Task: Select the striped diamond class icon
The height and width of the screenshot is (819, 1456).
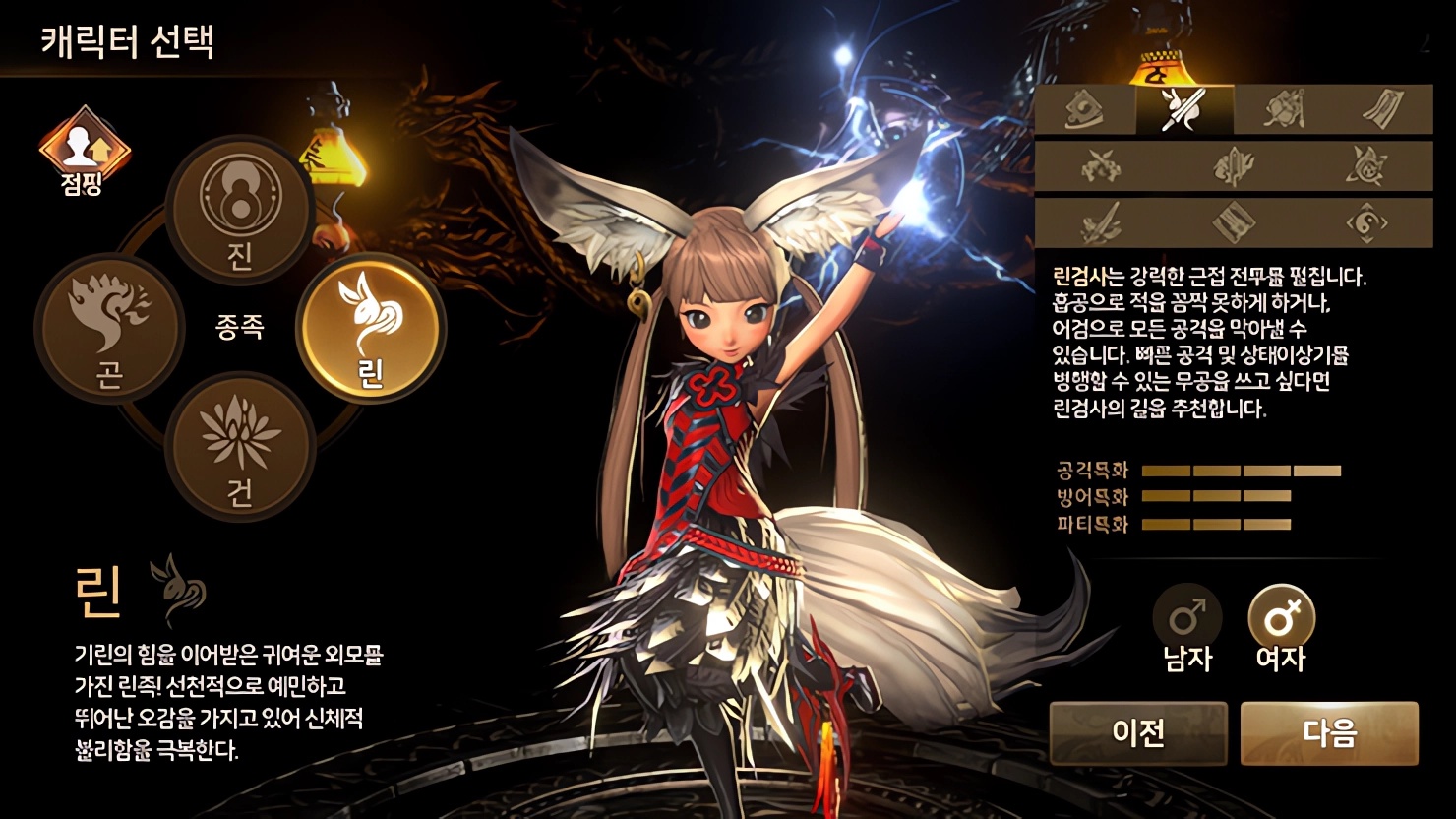Action: 1233,222
